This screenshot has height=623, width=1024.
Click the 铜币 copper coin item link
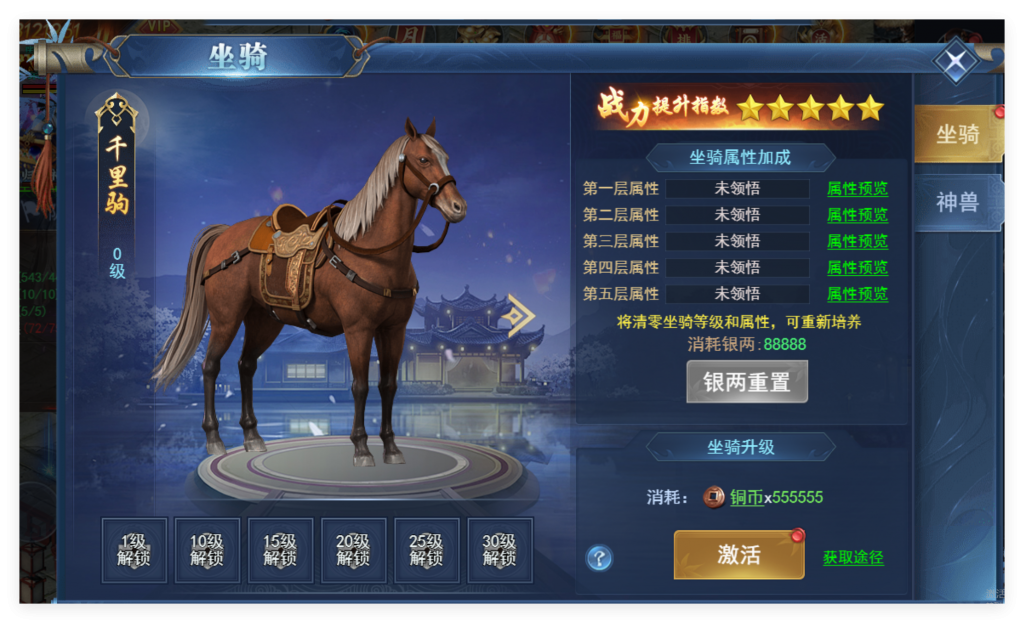746,497
